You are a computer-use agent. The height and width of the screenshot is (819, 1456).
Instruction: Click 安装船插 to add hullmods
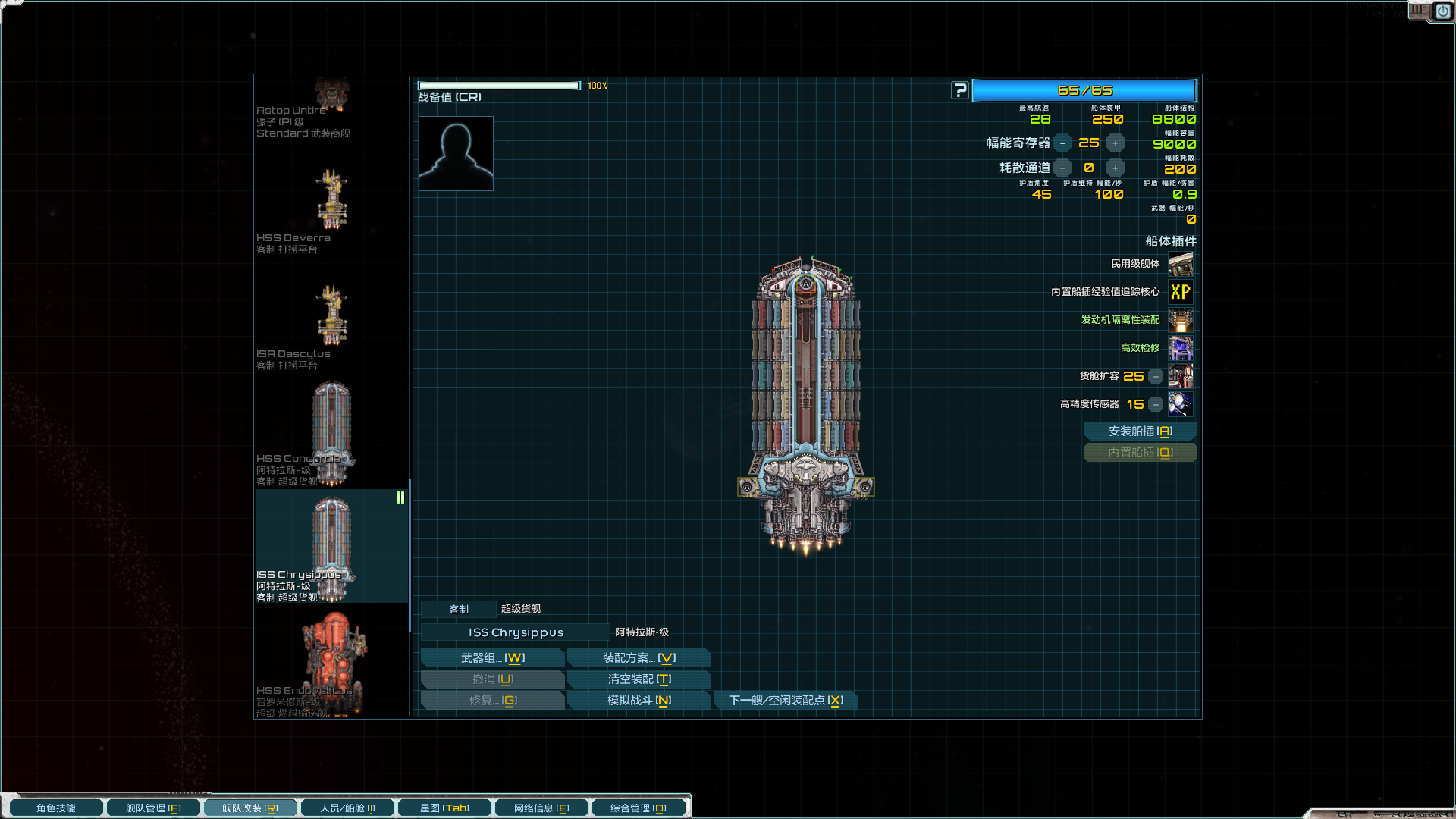point(1140,431)
